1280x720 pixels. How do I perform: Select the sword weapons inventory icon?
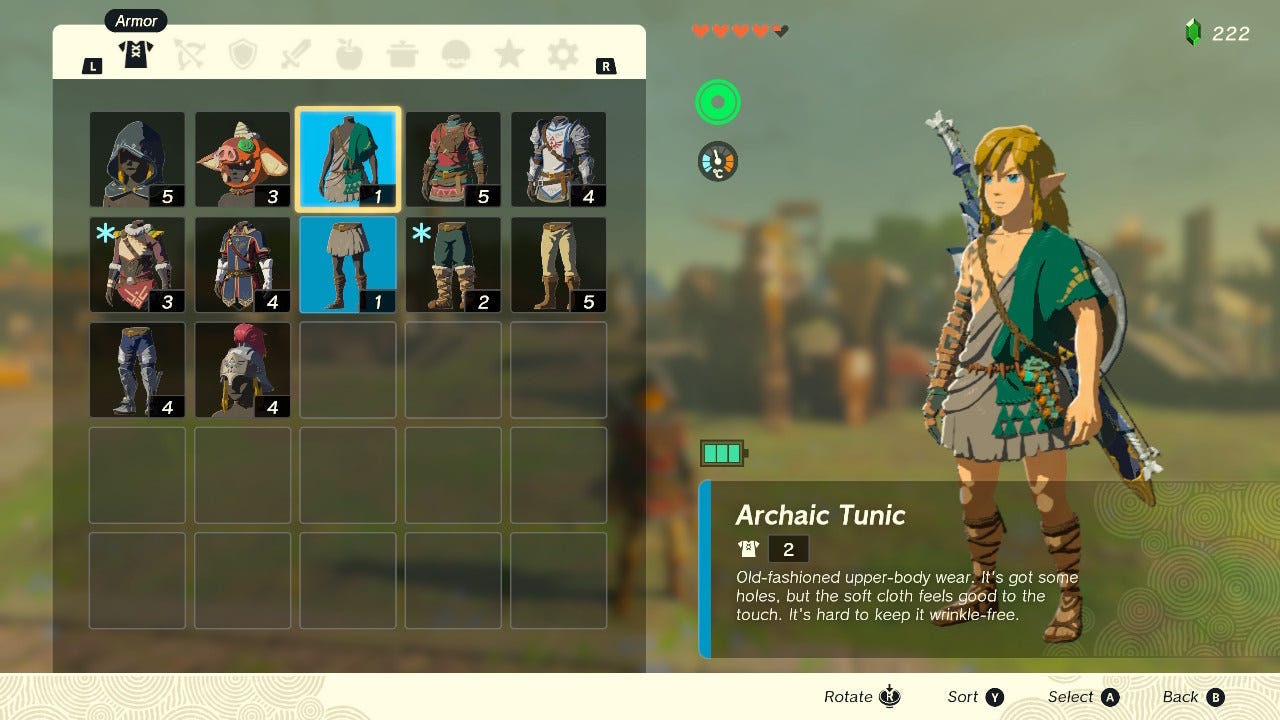pyautogui.click(x=295, y=54)
